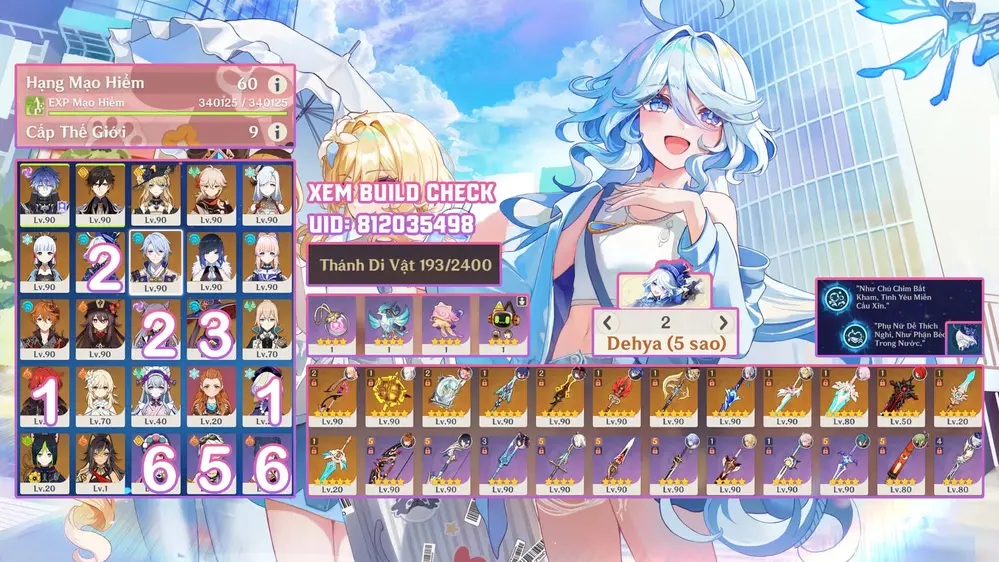
Task: Click the right arrow beside number 2
Action: tap(723, 323)
